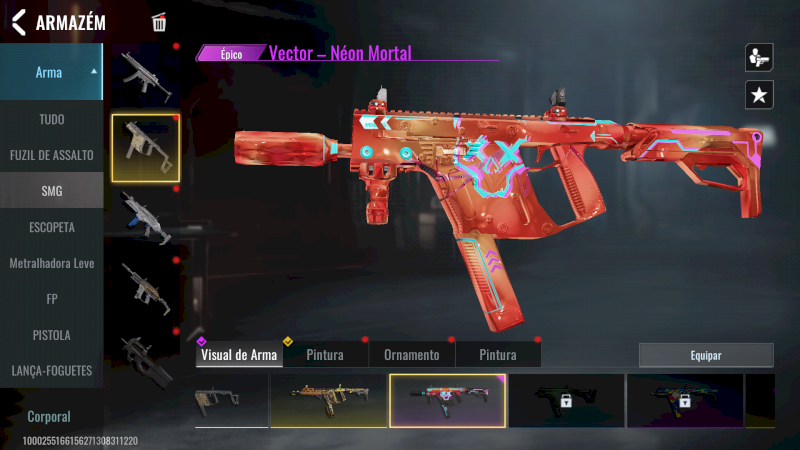Open the Corporal section
The image size is (800, 450).
(49, 416)
